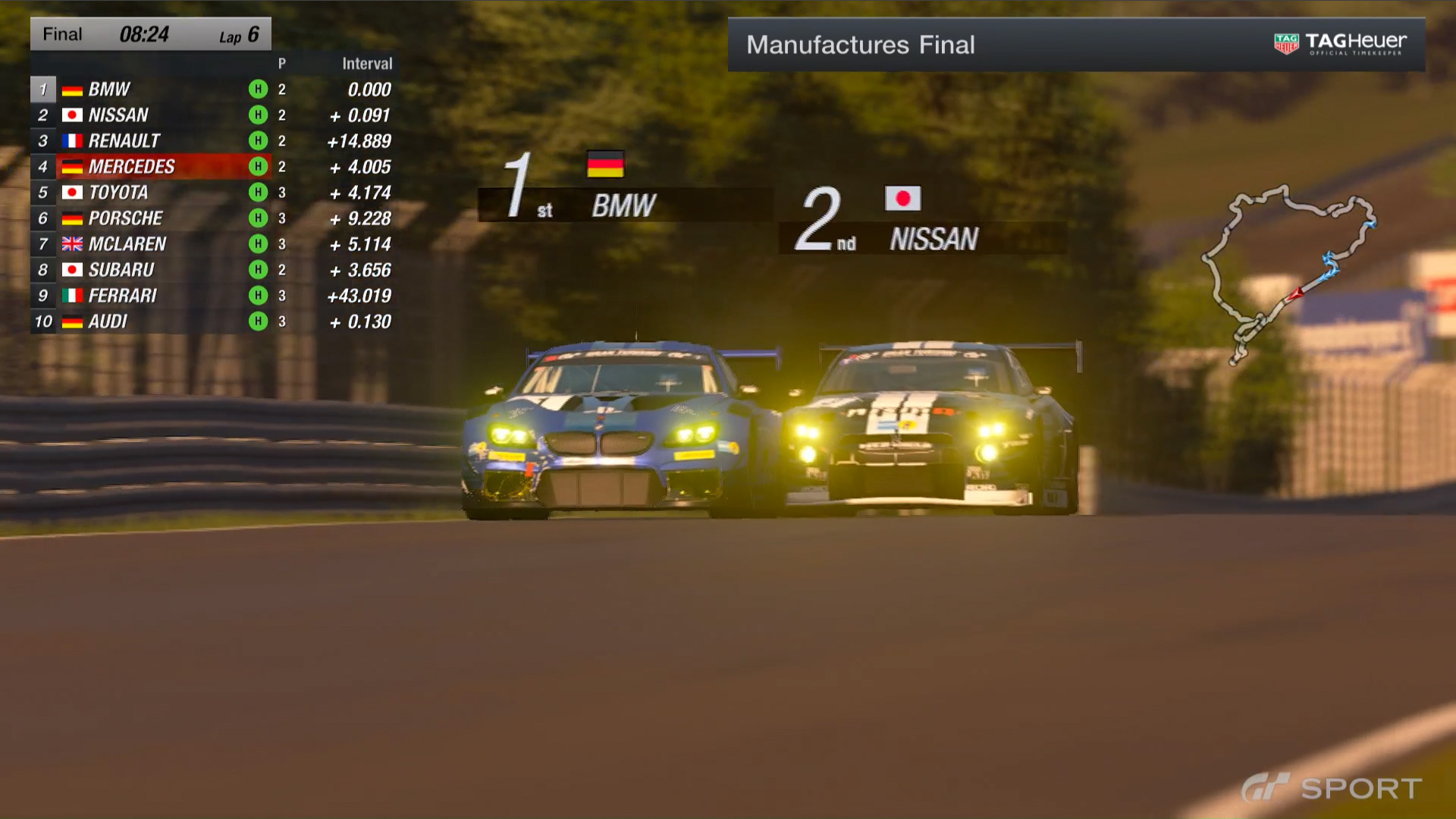Image resolution: width=1456 pixels, height=819 pixels.
Task: Open the Nürburgring track minimap
Action: pyautogui.click(x=1289, y=273)
